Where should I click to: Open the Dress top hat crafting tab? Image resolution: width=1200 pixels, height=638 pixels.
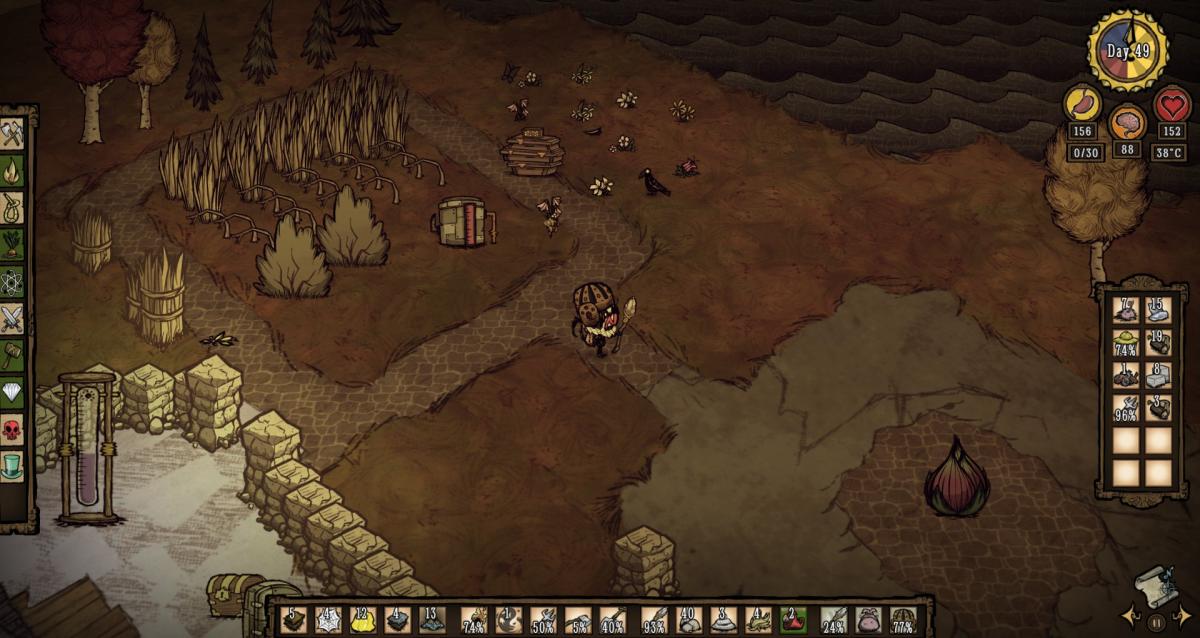pos(12,467)
